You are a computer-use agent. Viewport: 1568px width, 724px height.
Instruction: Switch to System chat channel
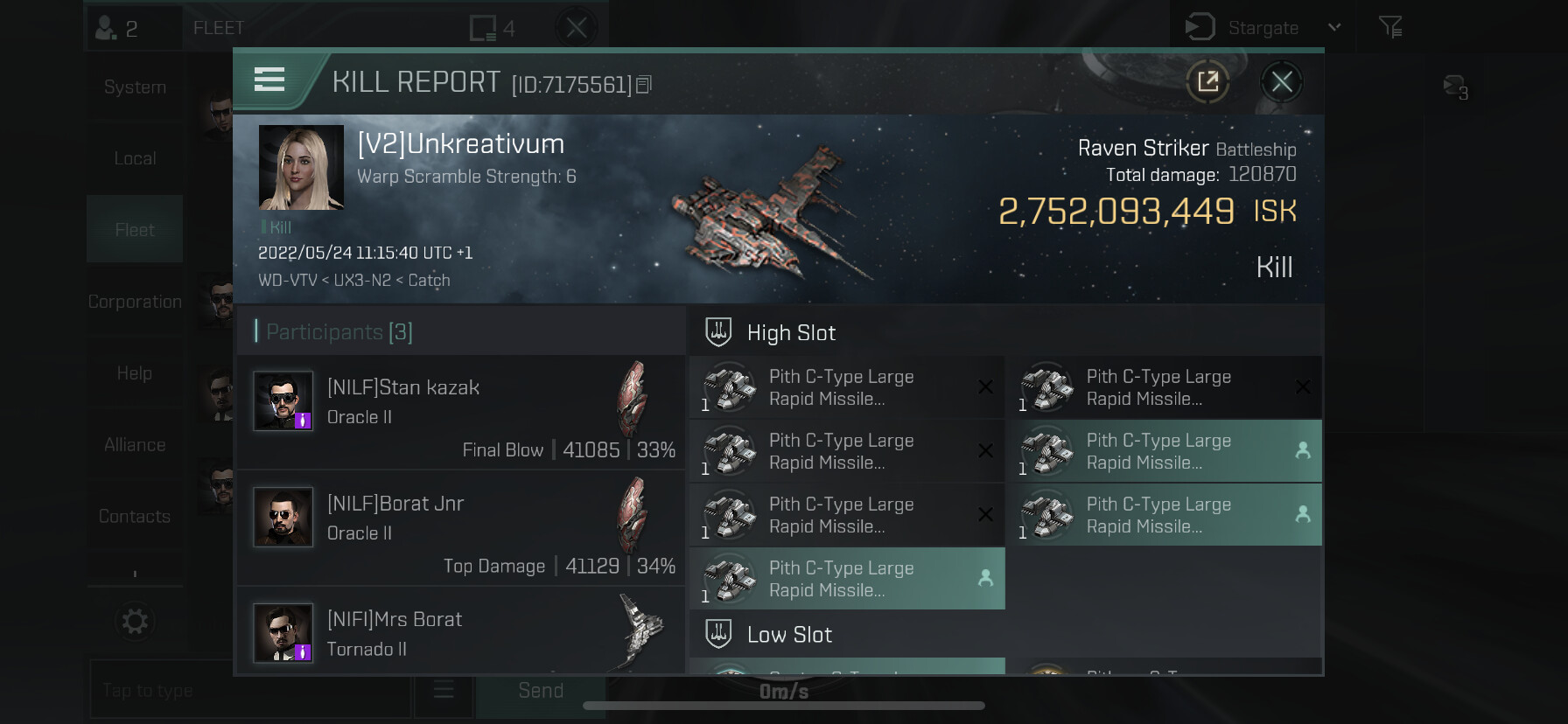135,87
